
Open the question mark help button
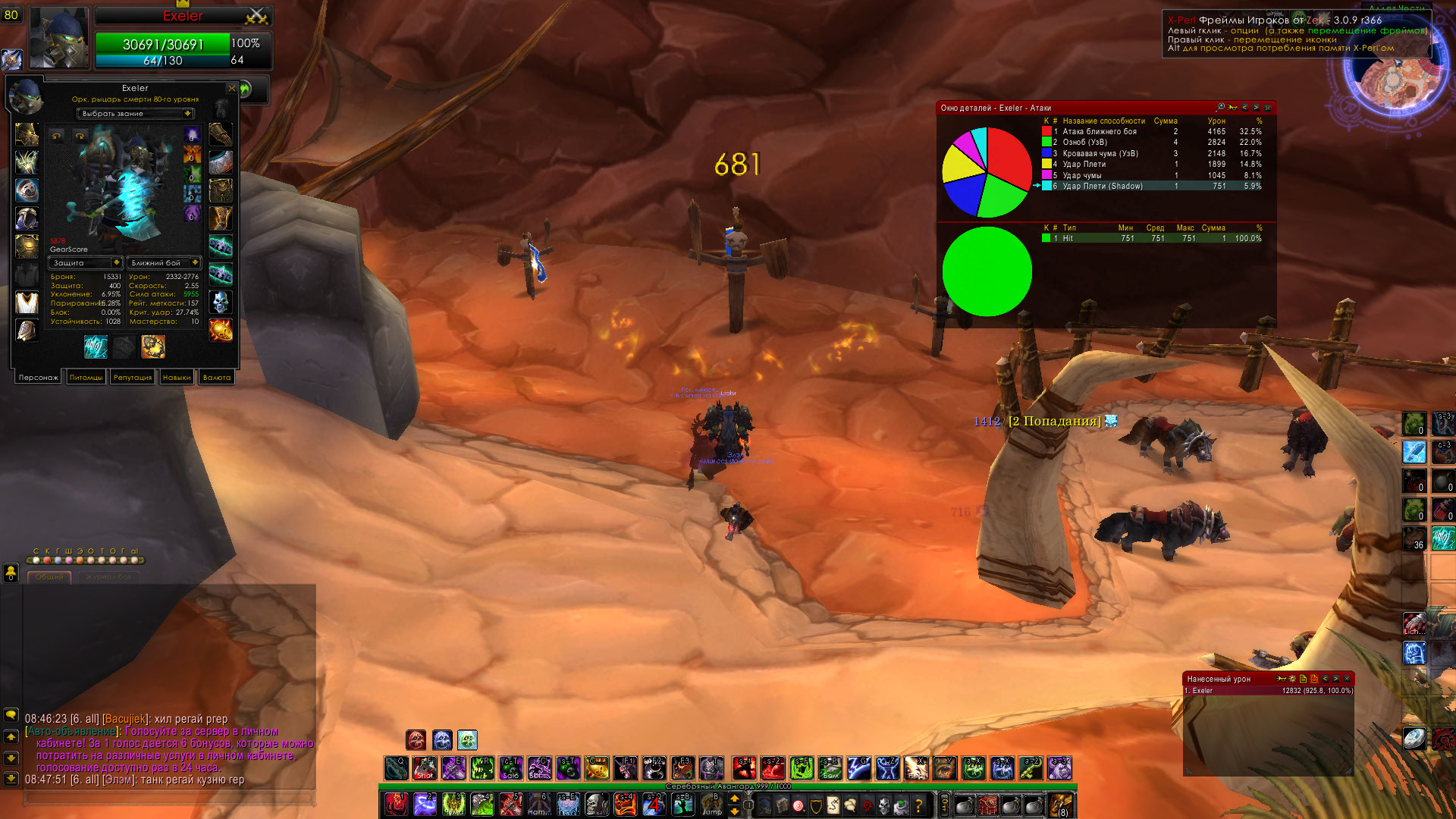click(x=918, y=805)
